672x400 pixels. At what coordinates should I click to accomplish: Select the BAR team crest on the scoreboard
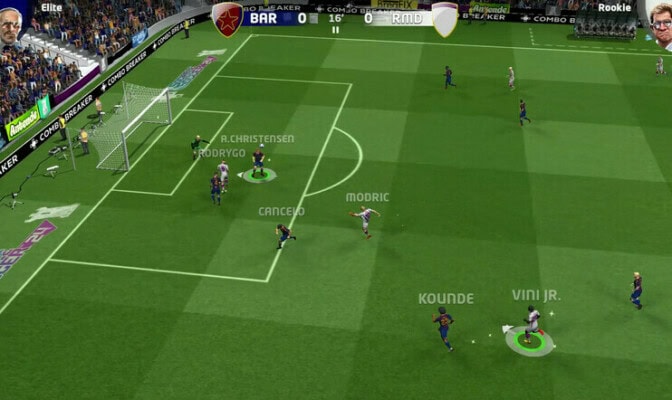tap(227, 18)
